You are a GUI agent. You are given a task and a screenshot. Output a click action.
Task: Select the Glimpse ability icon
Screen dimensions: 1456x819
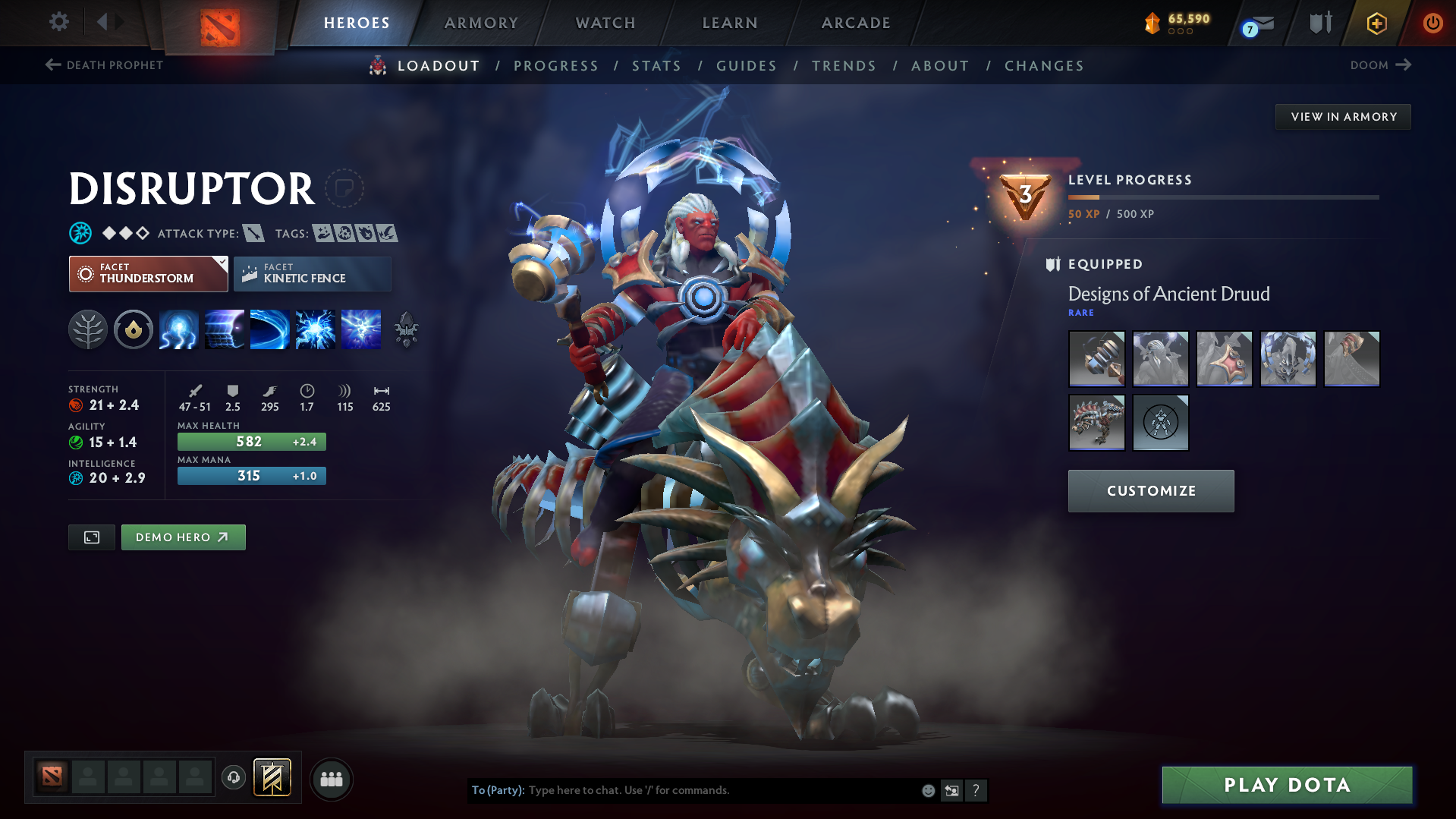[x=225, y=329]
